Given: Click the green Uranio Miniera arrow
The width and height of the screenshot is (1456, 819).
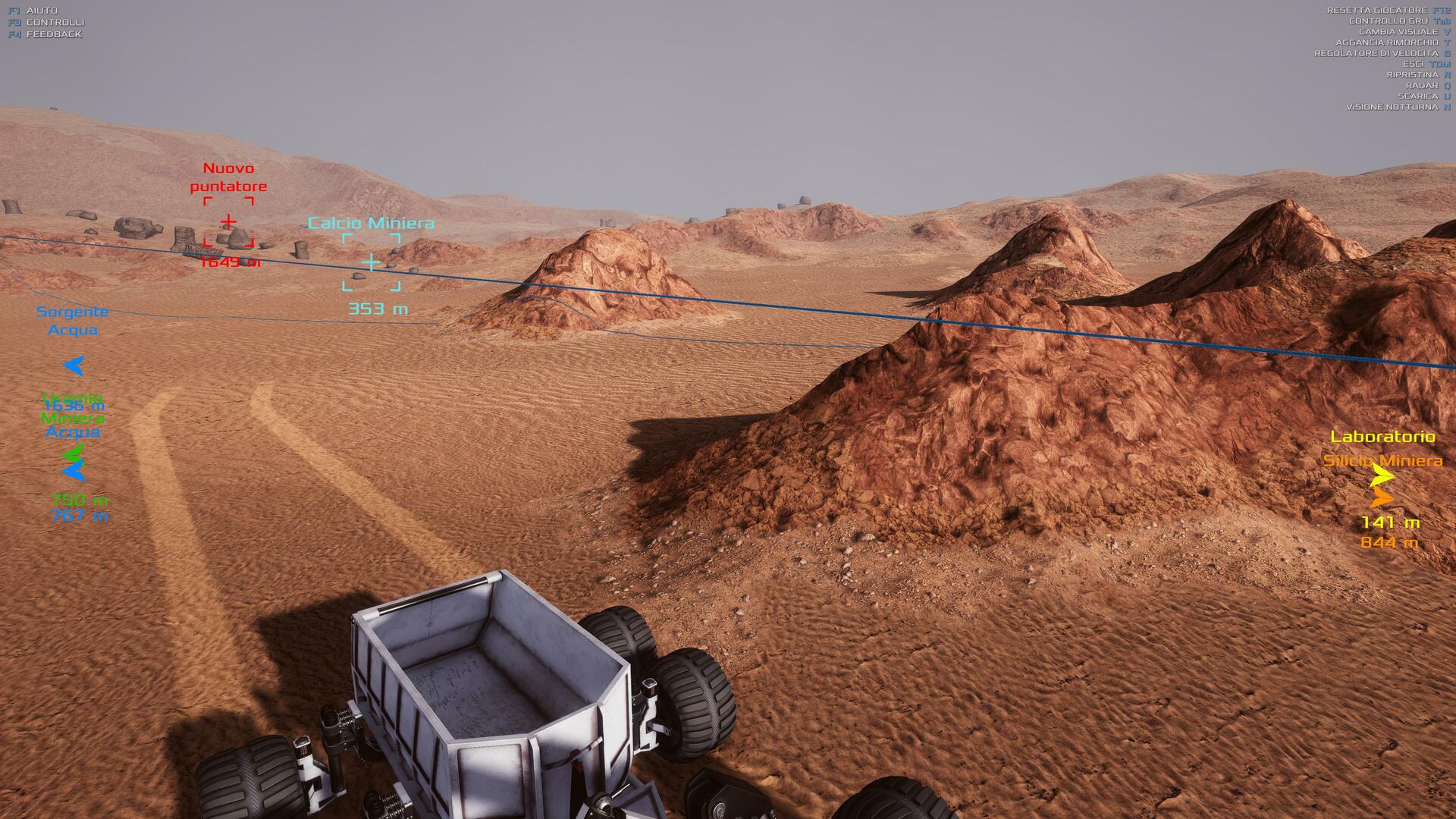Looking at the screenshot, I should (x=73, y=454).
